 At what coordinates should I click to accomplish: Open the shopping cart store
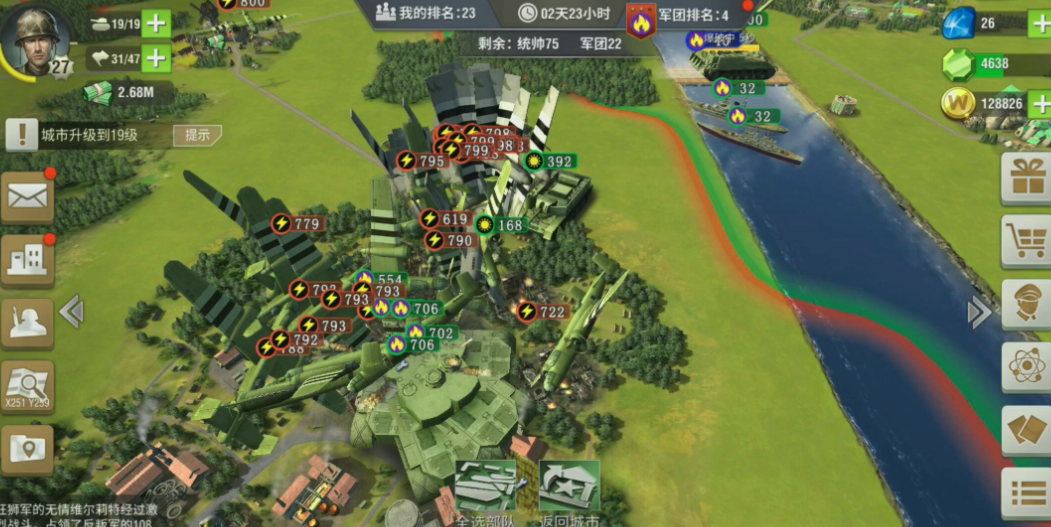[x=1027, y=240]
